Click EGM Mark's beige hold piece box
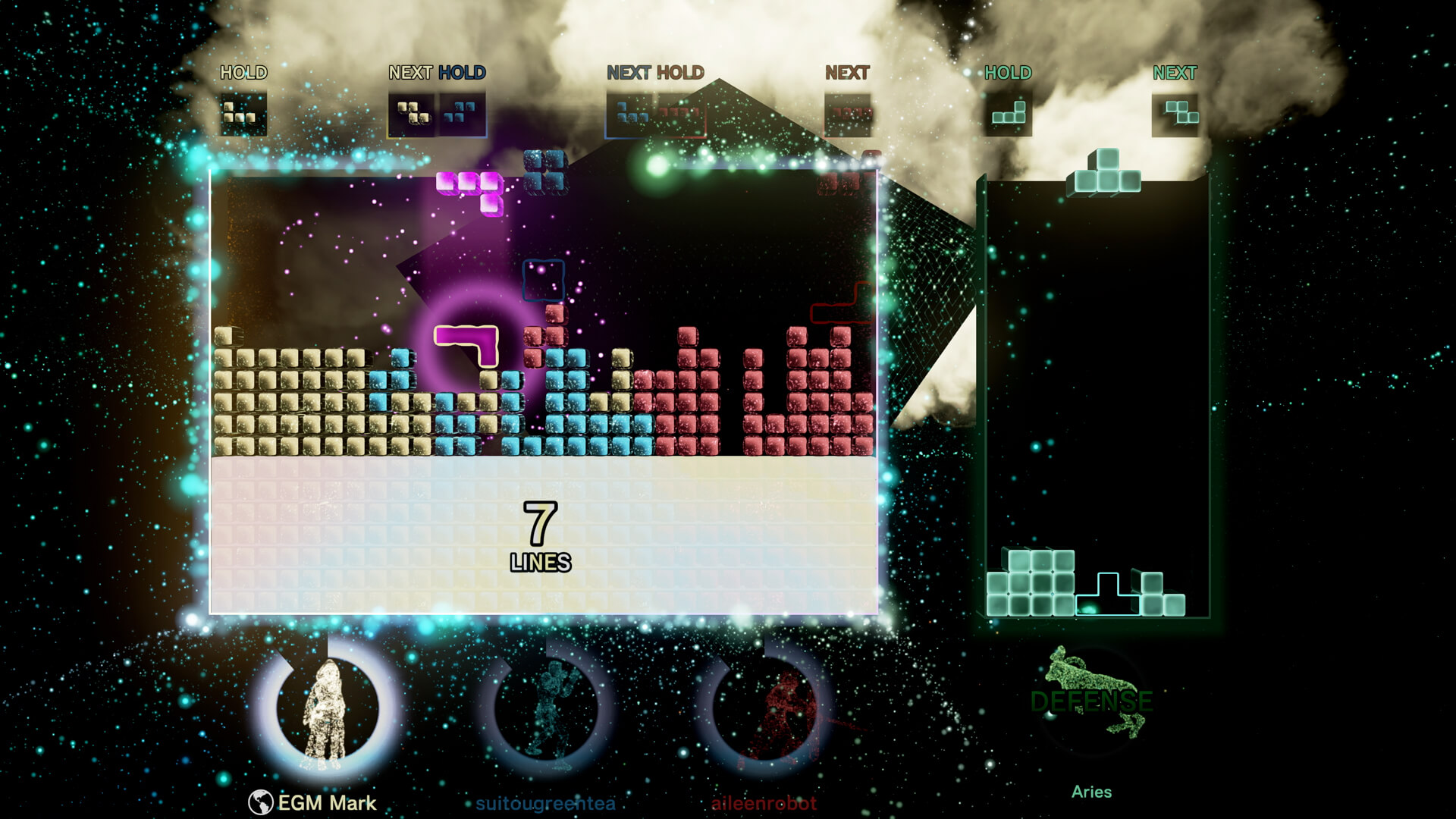Viewport: 1456px width, 819px height. point(243,114)
